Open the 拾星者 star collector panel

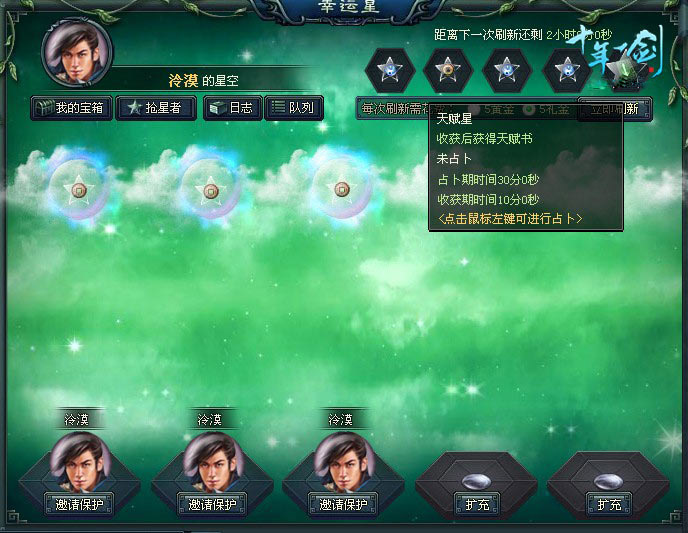click(x=155, y=108)
